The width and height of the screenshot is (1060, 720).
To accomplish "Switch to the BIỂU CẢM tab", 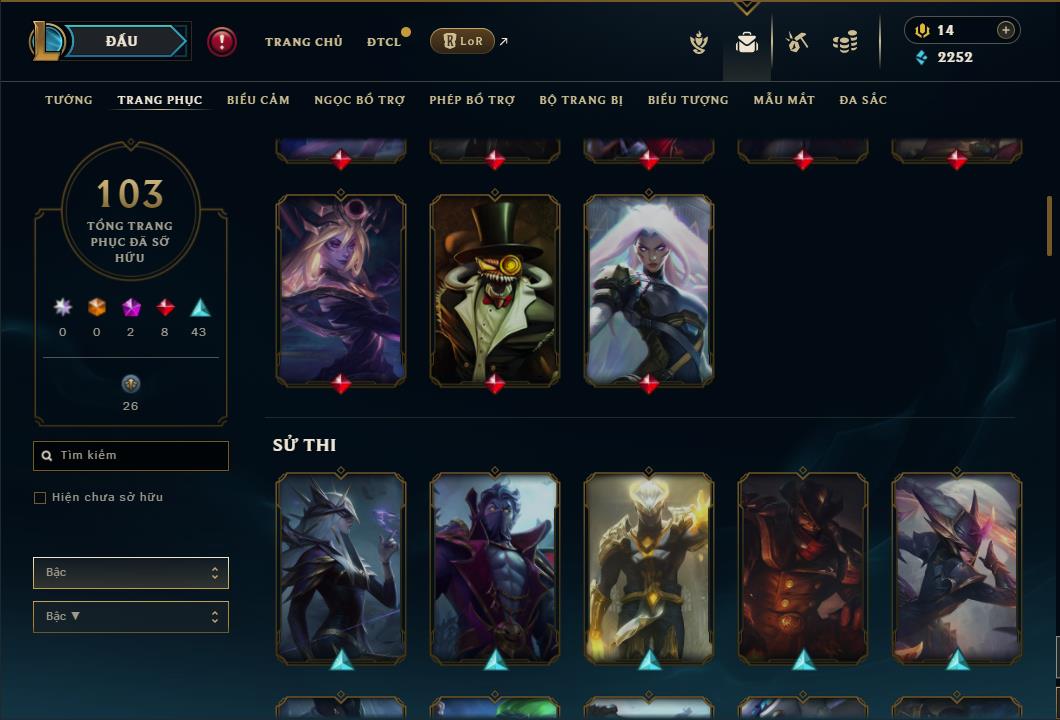I will 258,100.
